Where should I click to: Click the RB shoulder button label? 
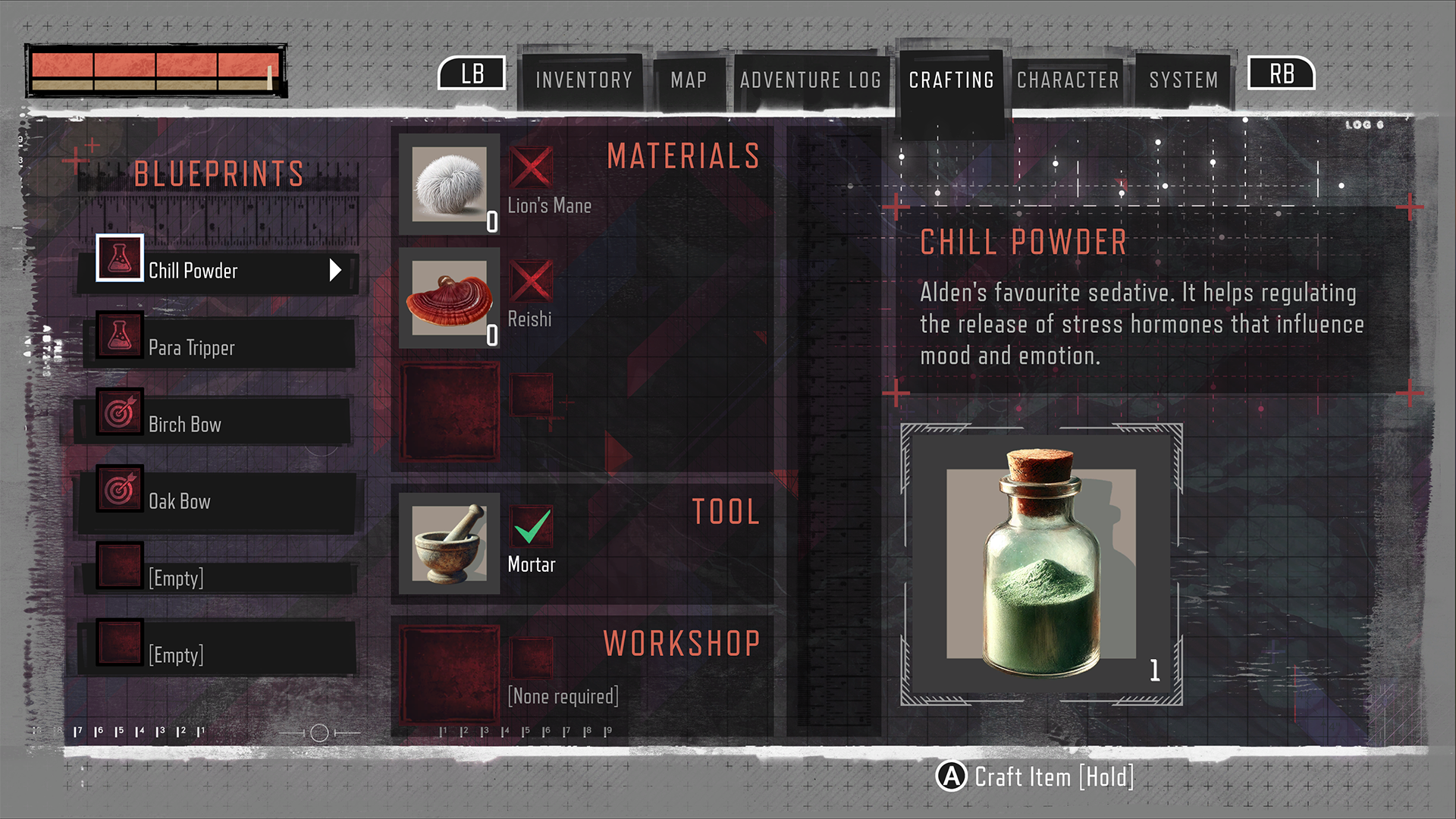pos(1280,74)
